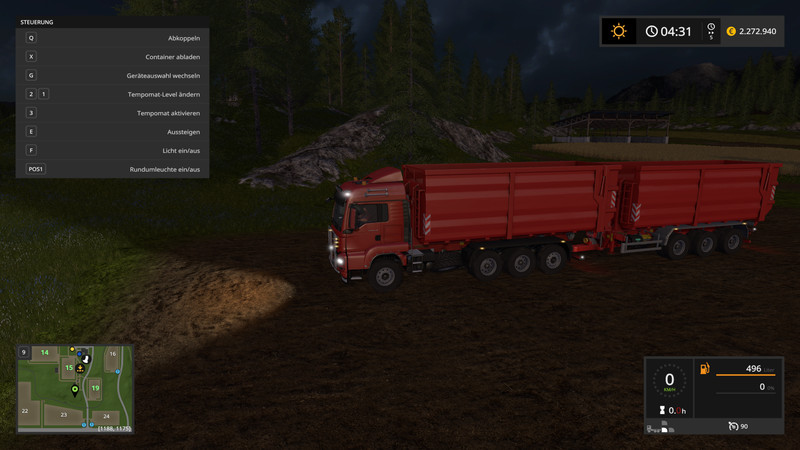
Task: Select field 23 on the minimap
Action: [63, 414]
